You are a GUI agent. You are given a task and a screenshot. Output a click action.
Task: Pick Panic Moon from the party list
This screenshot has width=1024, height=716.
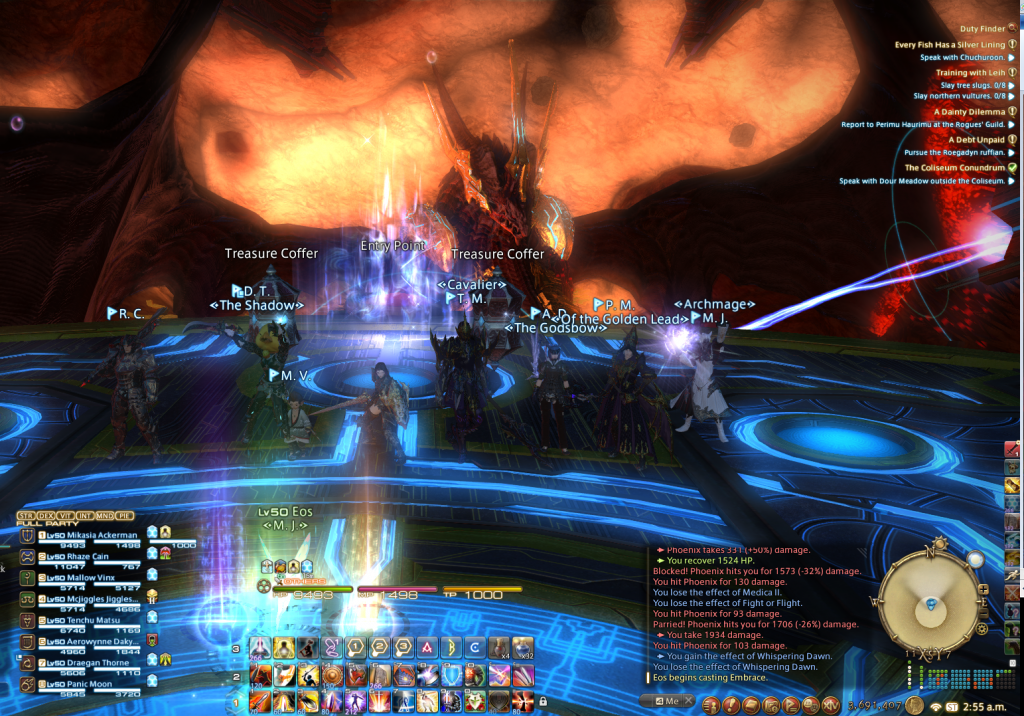coord(78,683)
